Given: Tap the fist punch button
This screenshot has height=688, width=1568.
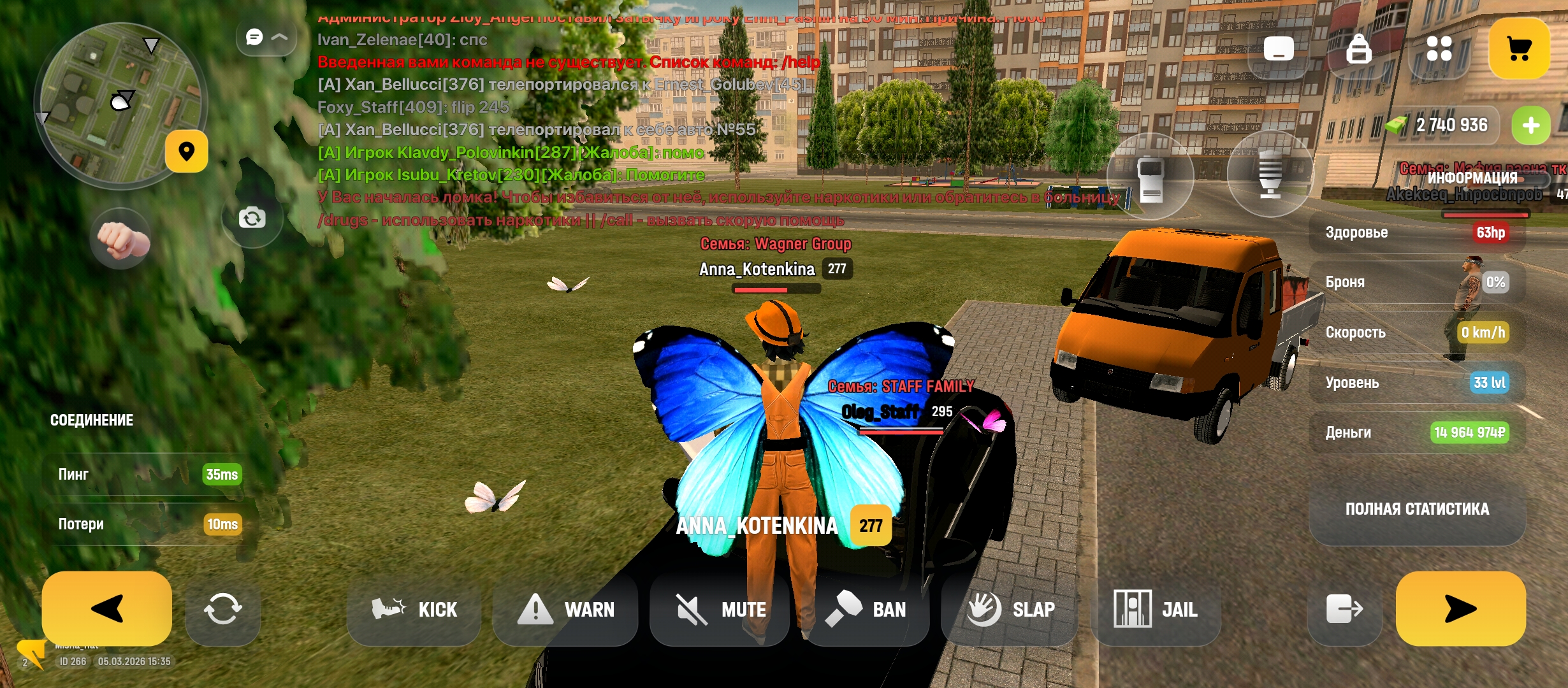Looking at the screenshot, I should [x=121, y=239].
